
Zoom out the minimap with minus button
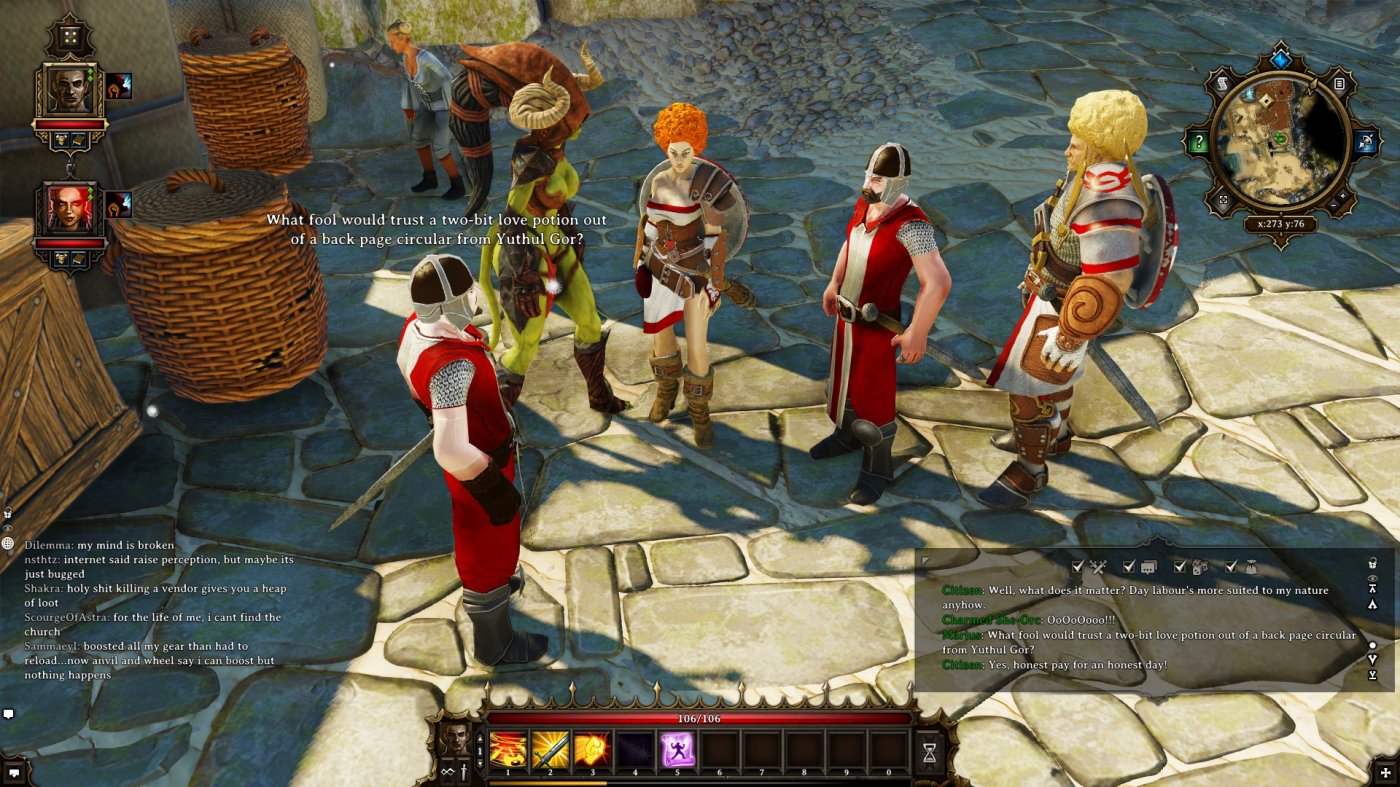pos(1335,204)
